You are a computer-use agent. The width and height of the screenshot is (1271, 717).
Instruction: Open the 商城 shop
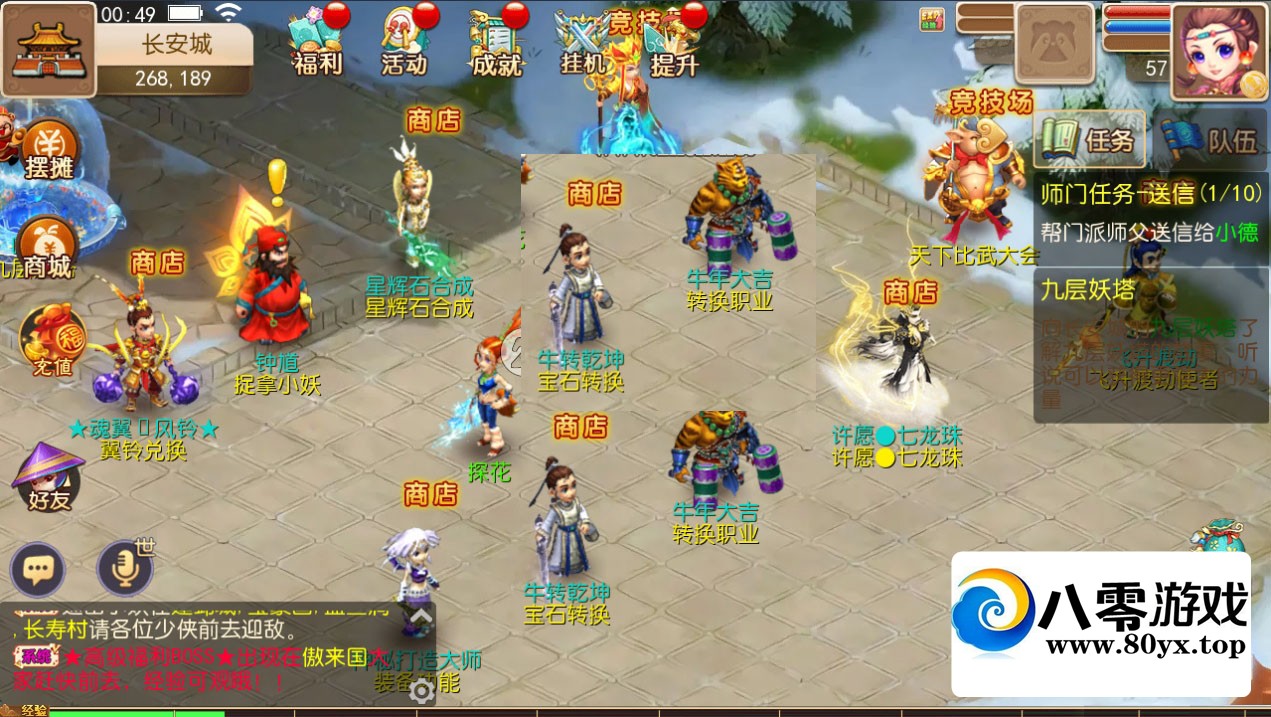pos(47,251)
